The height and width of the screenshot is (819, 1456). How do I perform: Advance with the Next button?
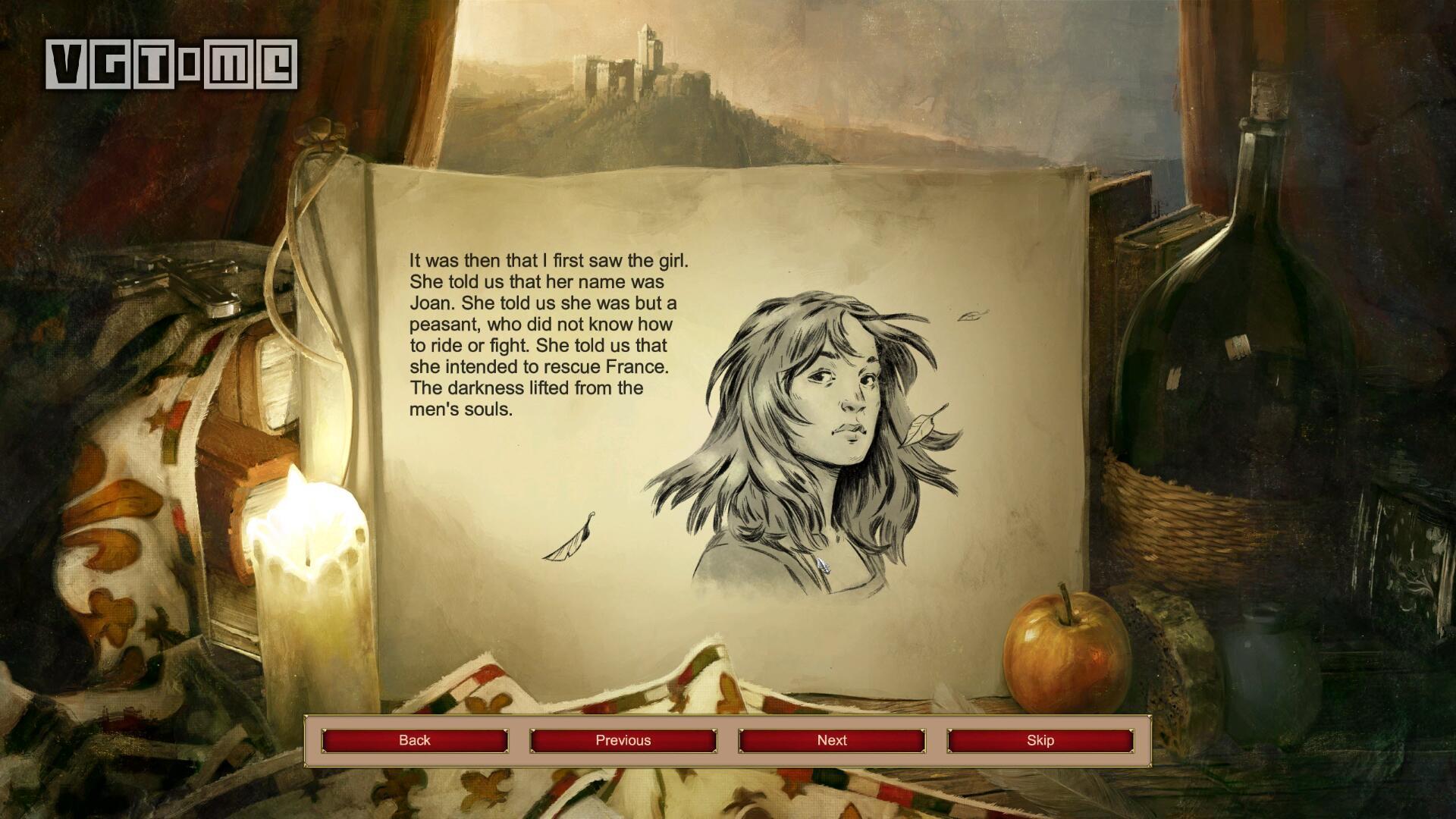click(831, 740)
